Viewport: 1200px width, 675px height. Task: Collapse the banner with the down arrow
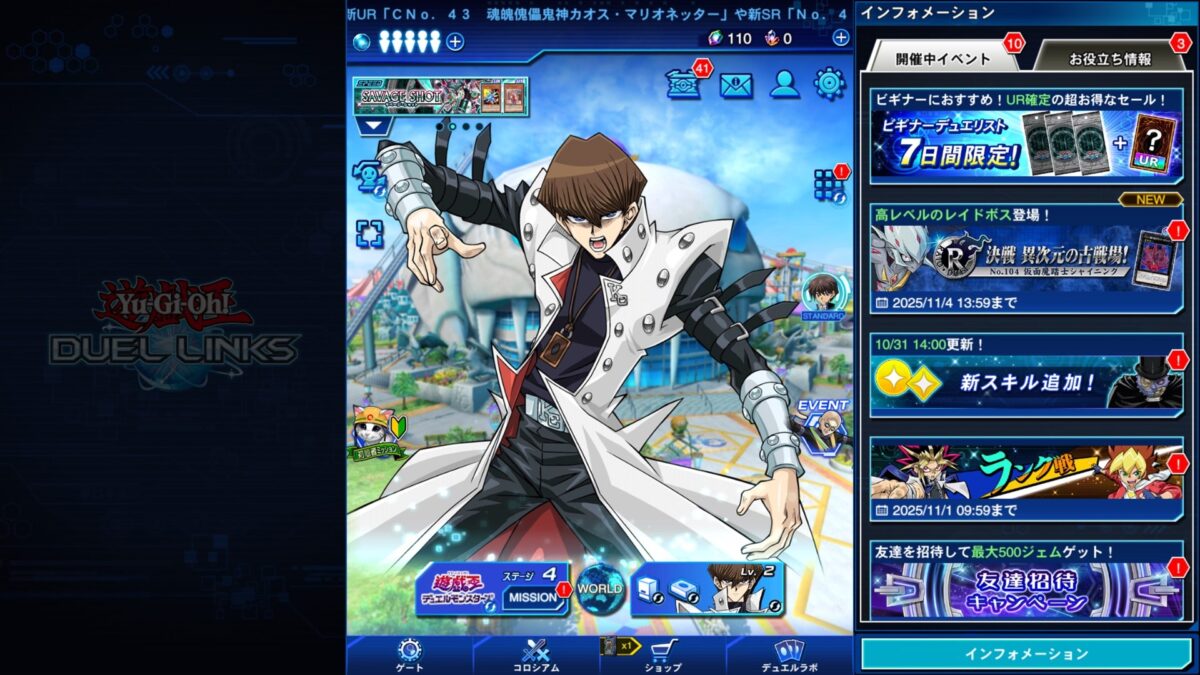pyautogui.click(x=376, y=127)
